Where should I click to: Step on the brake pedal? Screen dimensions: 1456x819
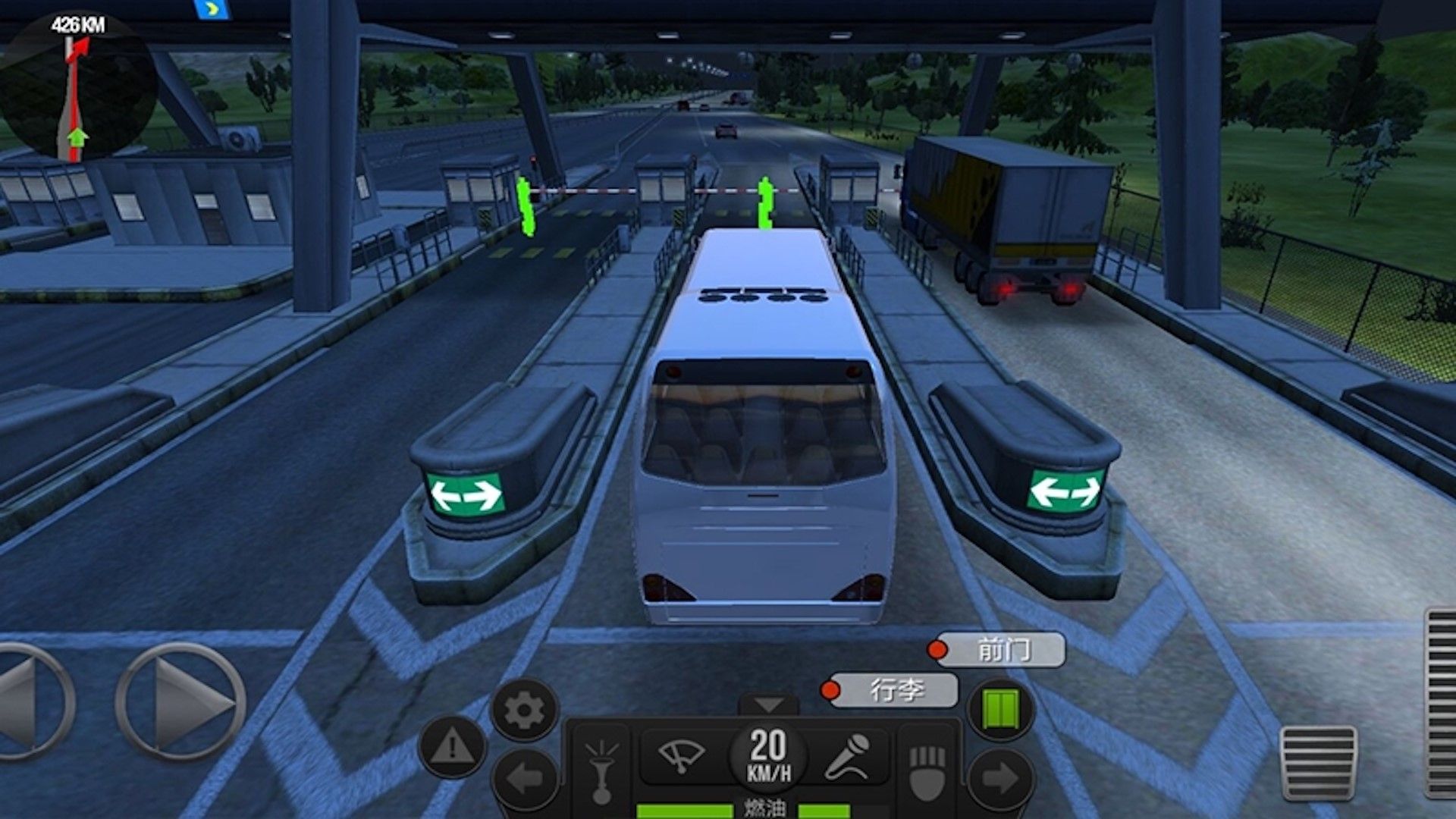pos(1318,762)
